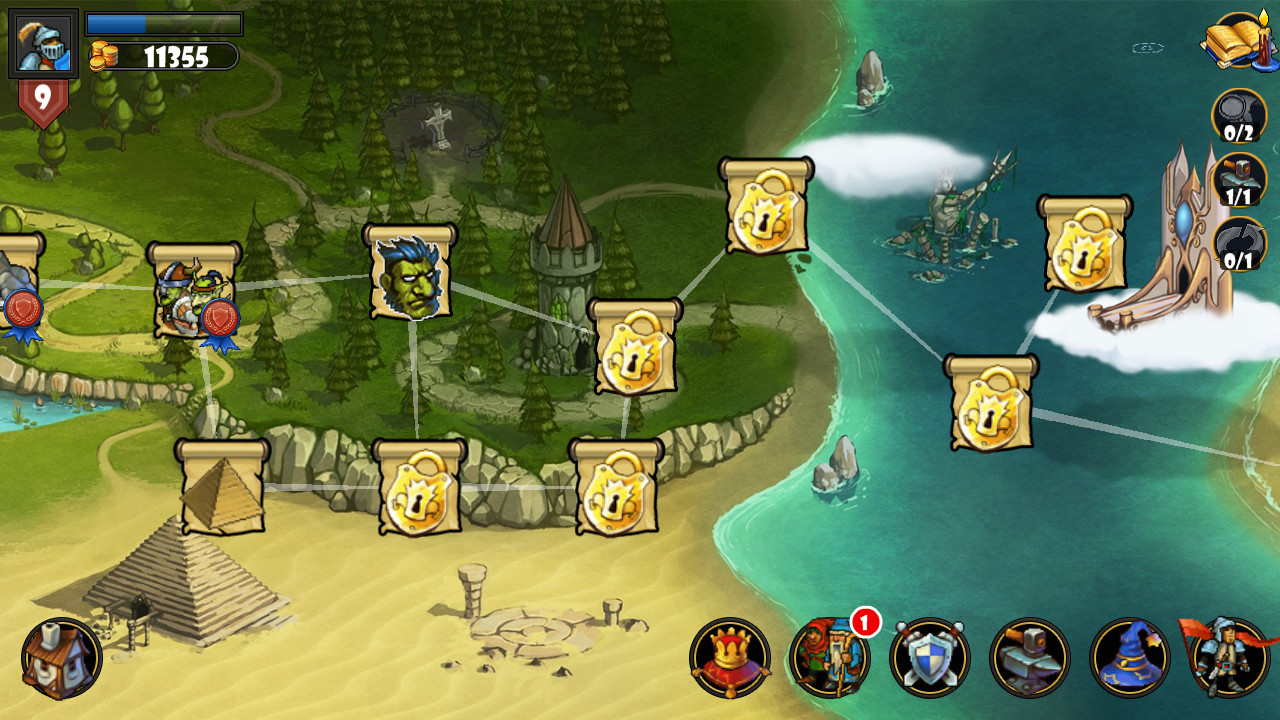Image resolution: width=1280 pixels, height=720 pixels.
Task: Click the level 9 badge
Action: tap(42, 96)
